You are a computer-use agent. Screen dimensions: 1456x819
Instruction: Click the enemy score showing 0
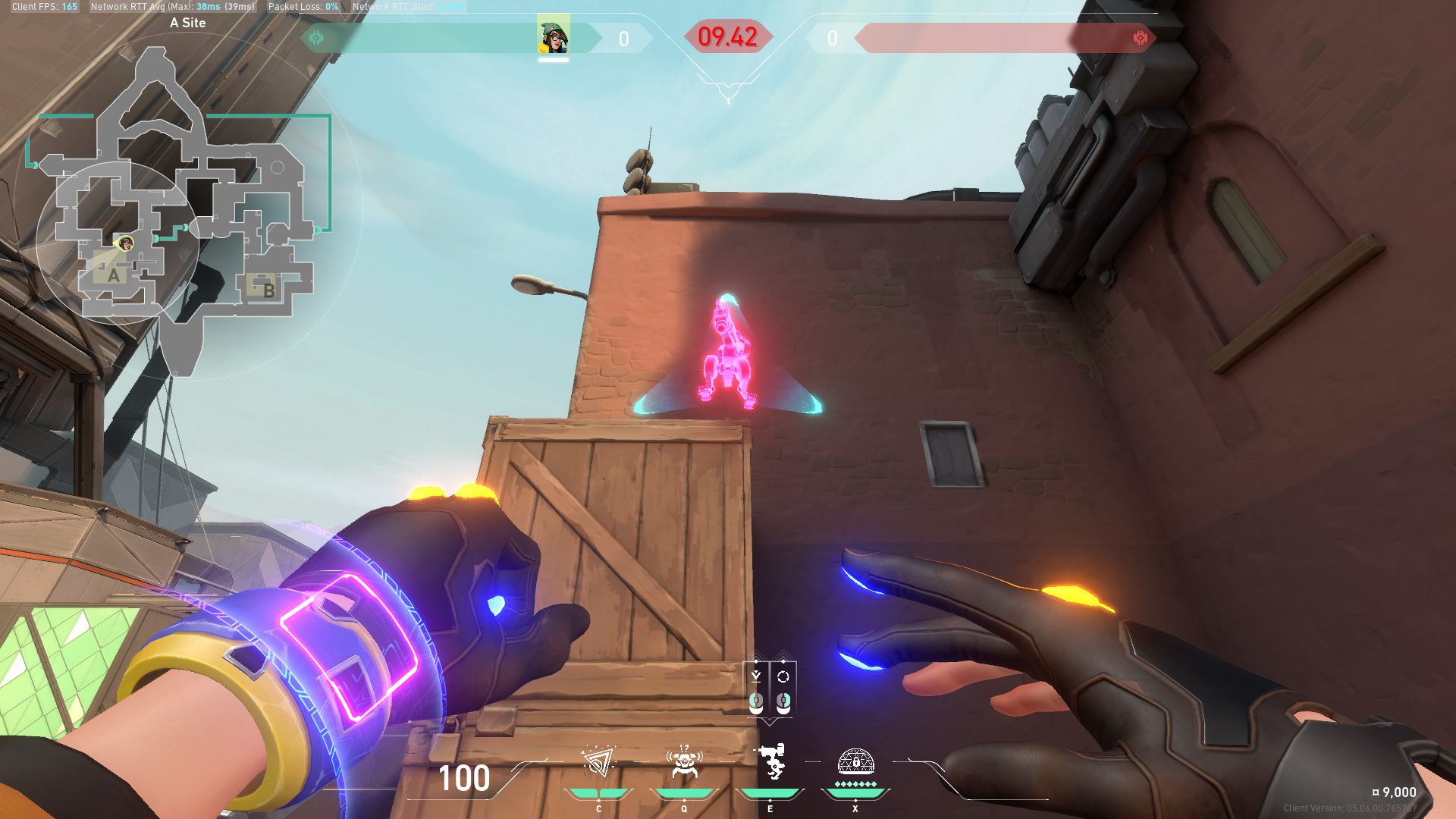click(x=833, y=39)
